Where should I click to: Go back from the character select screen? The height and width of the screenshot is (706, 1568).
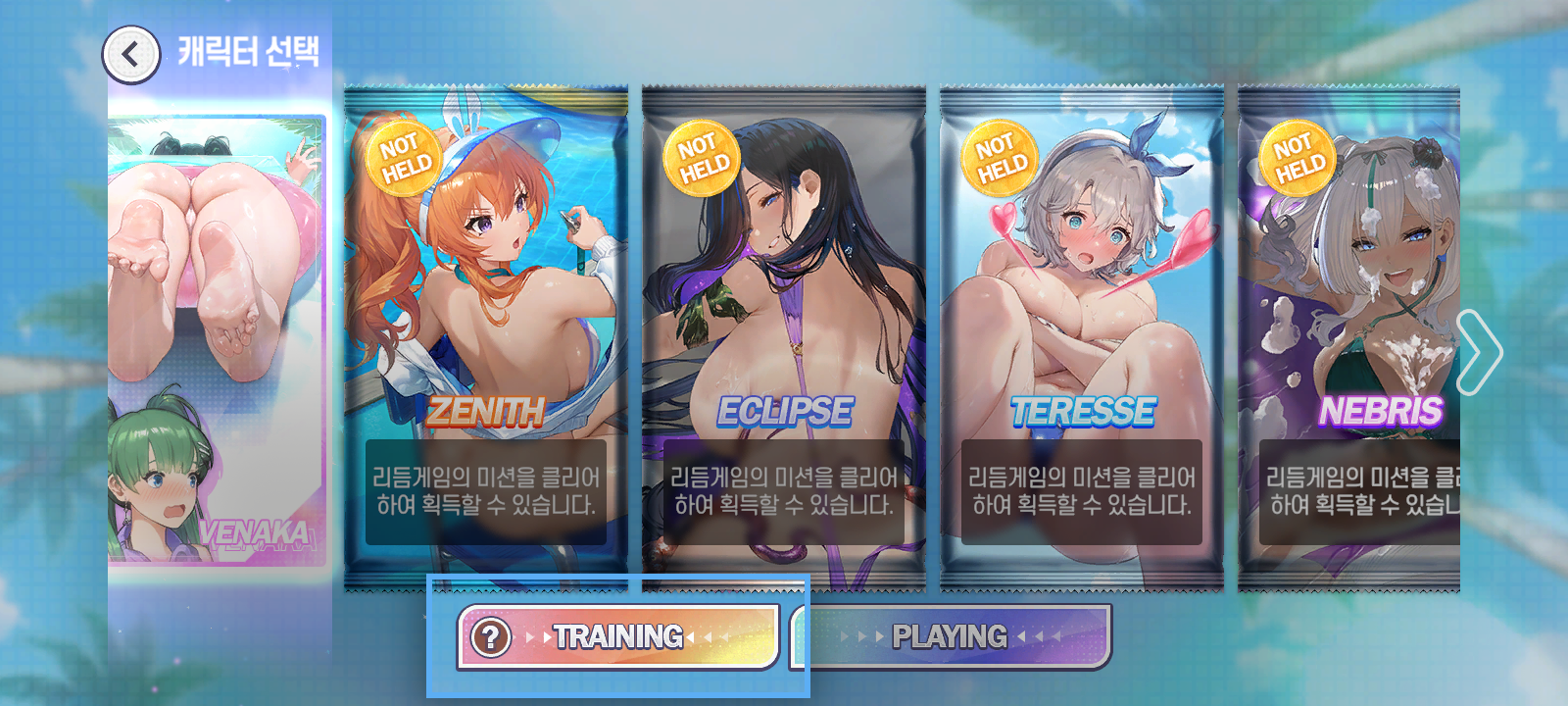click(x=130, y=55)
